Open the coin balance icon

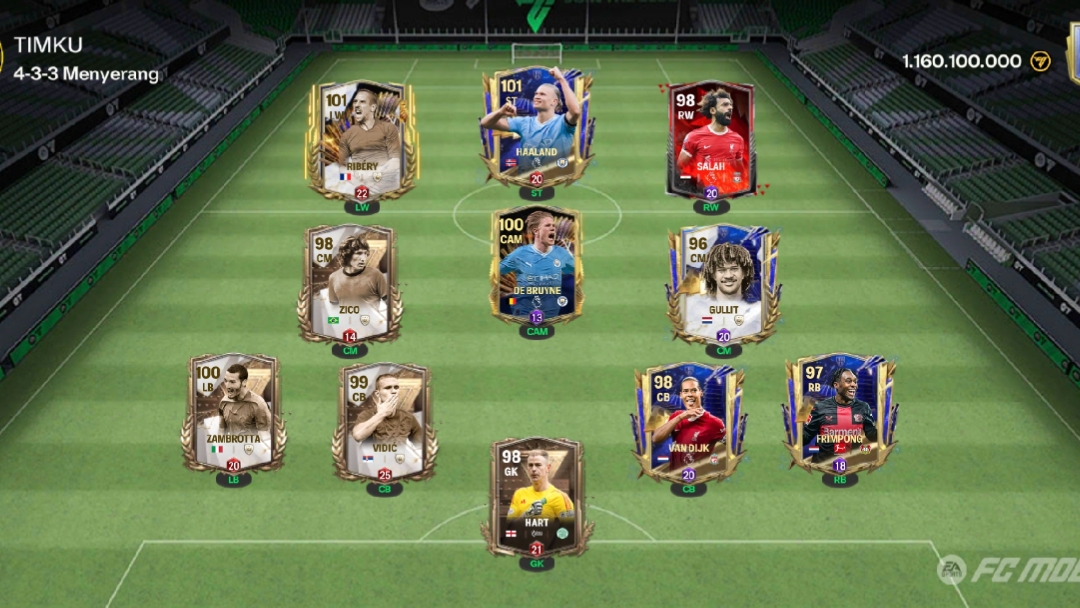(1041, 61)
